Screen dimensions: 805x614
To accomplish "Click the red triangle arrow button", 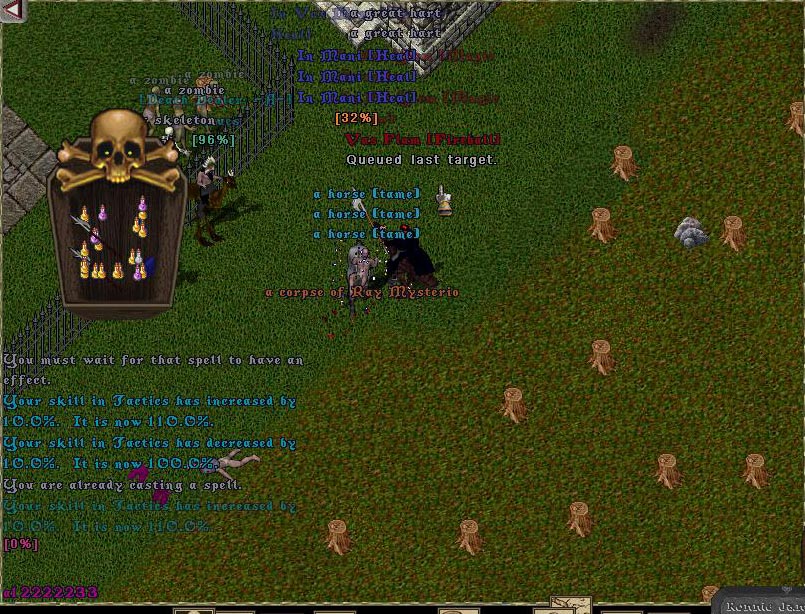I will point(12,11).
